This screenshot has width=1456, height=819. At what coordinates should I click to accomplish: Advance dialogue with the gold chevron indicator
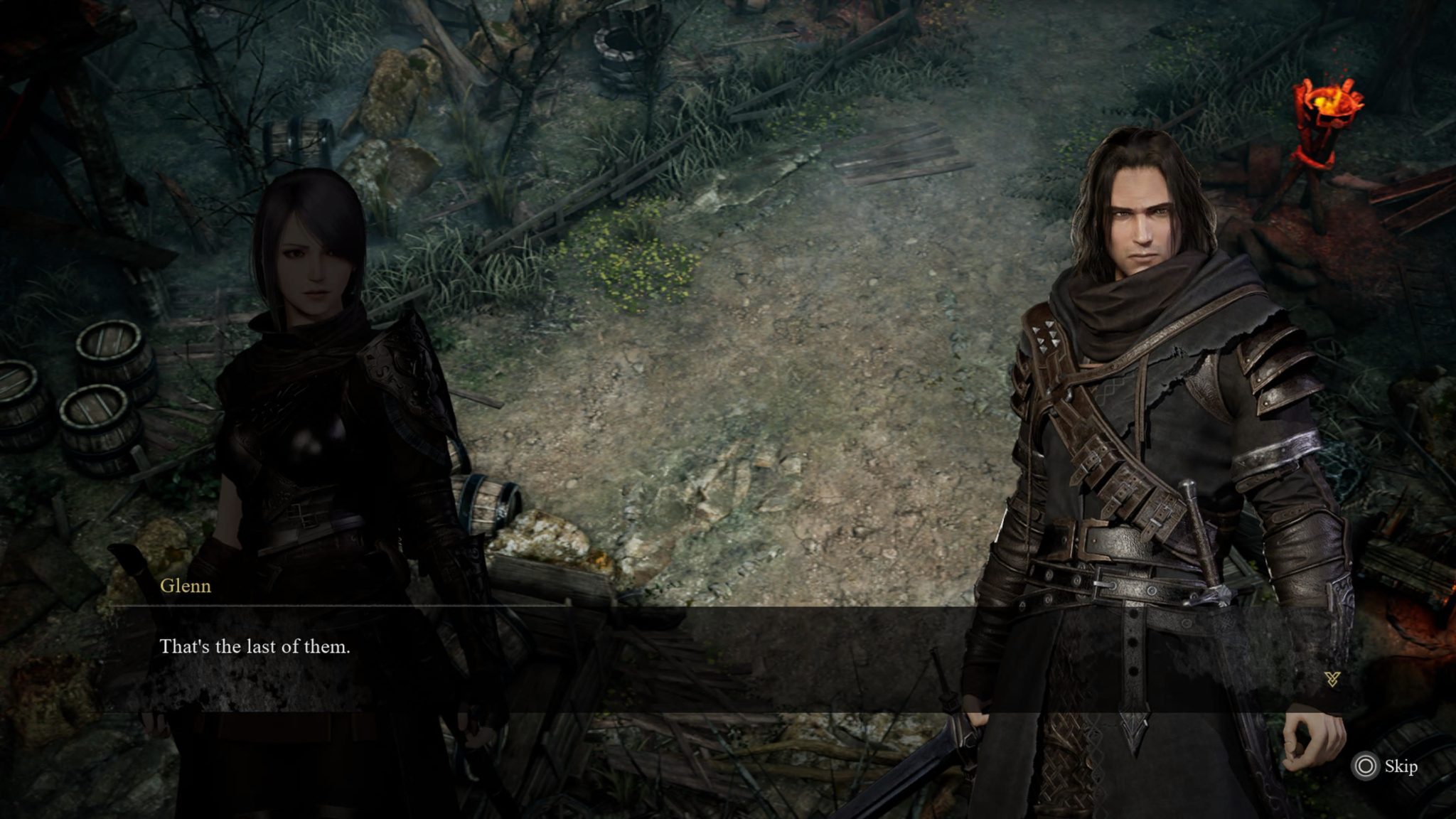1332,679
